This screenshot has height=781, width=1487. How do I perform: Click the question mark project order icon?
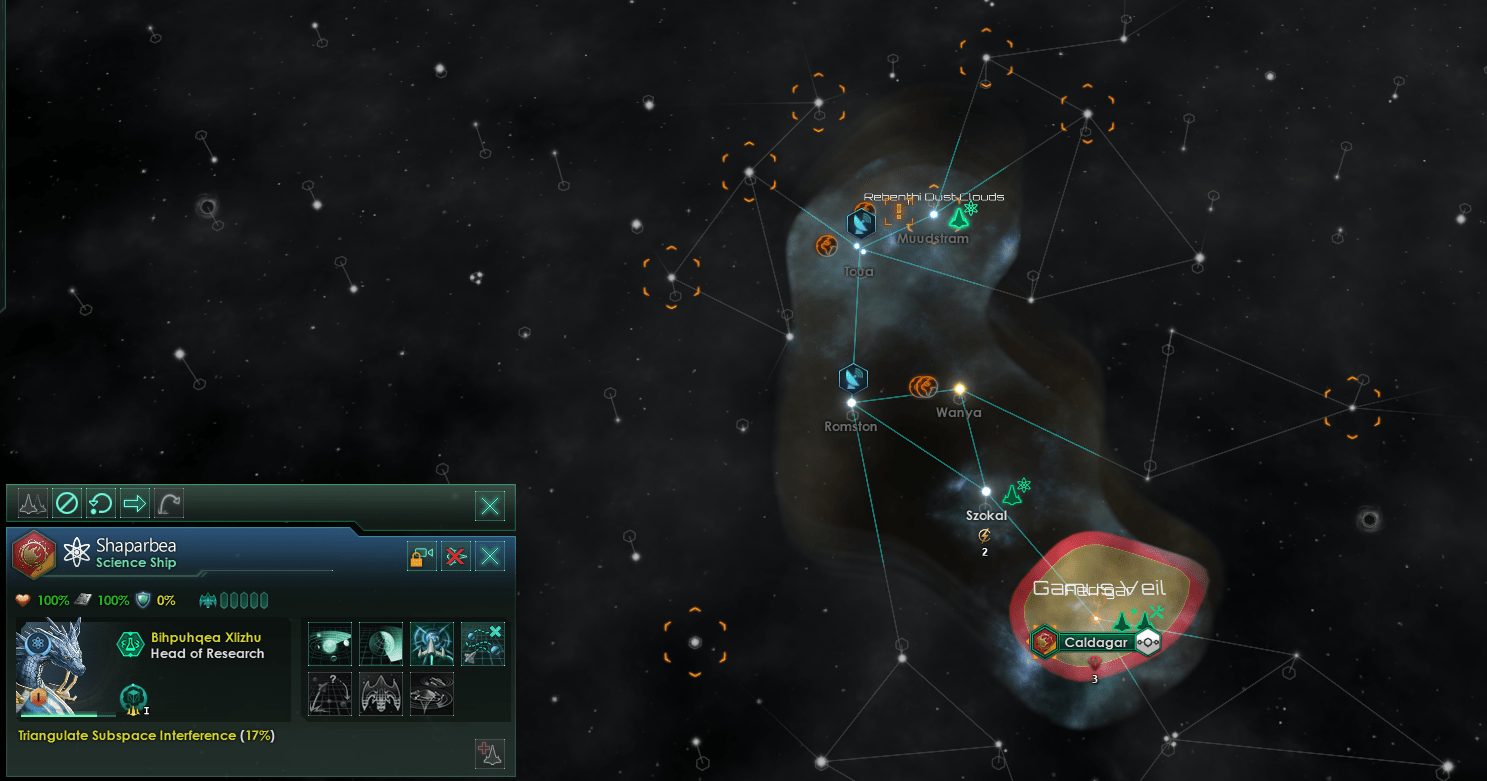tap(330, 693)
